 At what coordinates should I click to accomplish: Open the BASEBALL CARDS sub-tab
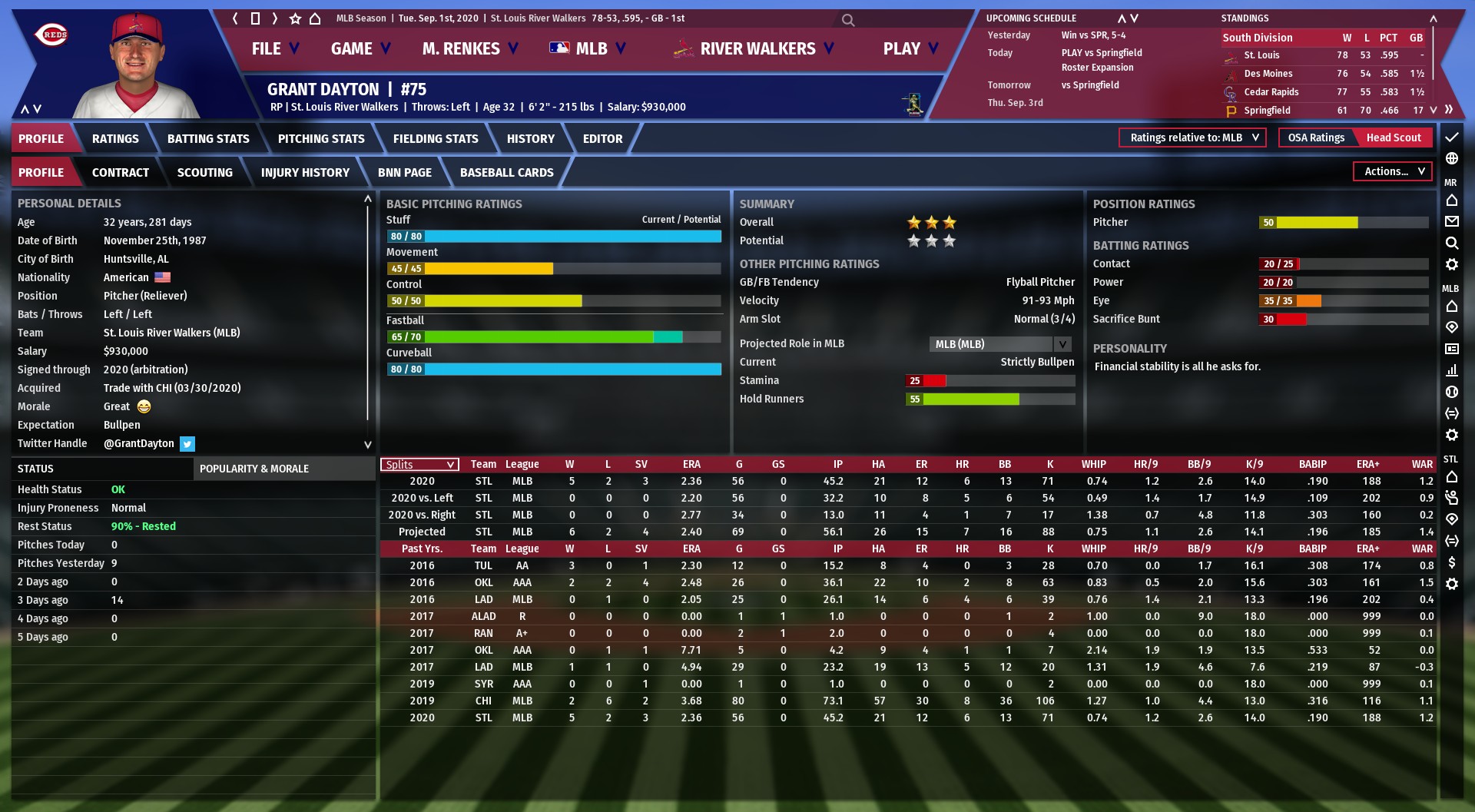pyautogui.click(x=506, y=173)
